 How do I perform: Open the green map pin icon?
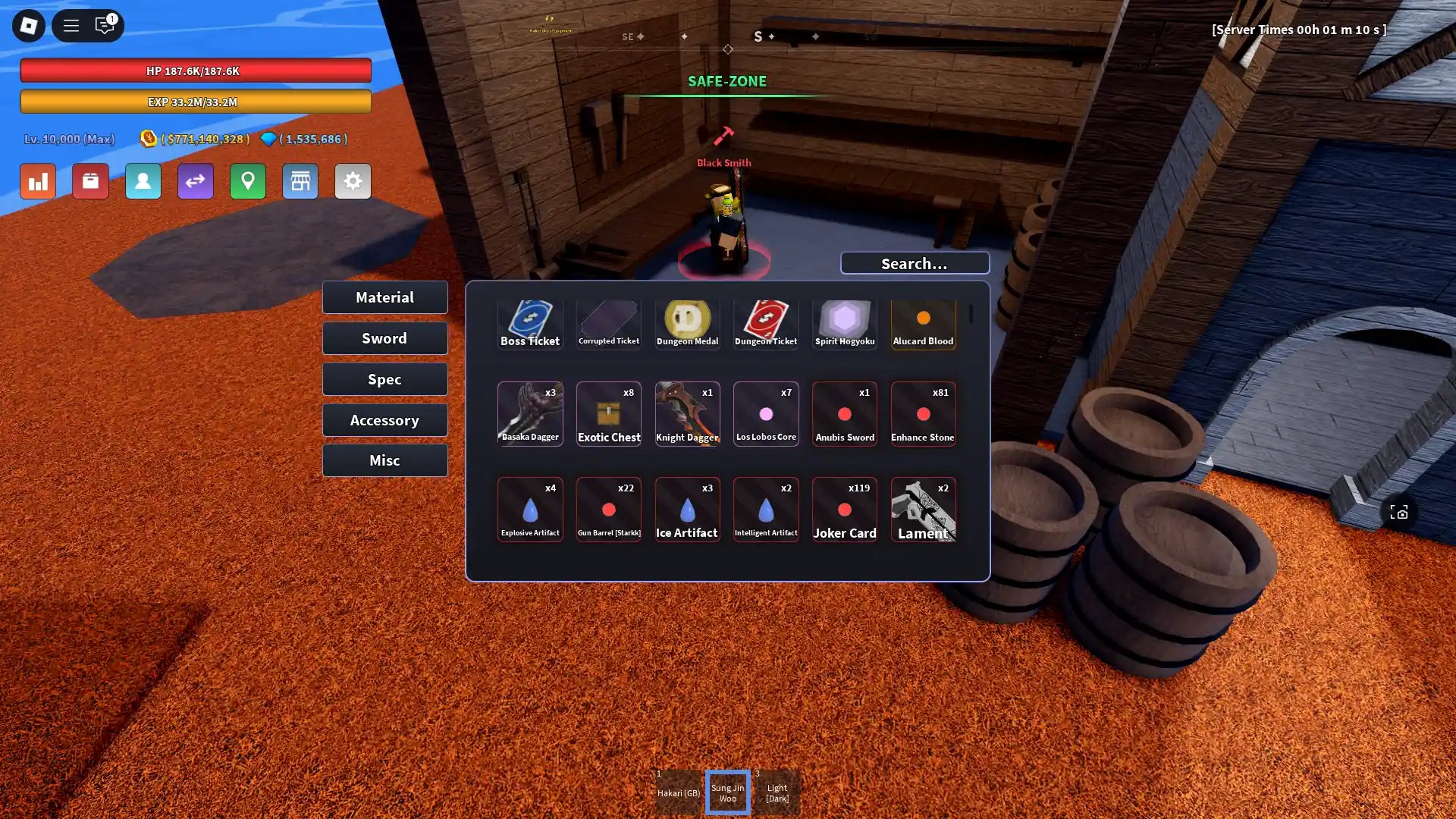(x=248, y=181)
